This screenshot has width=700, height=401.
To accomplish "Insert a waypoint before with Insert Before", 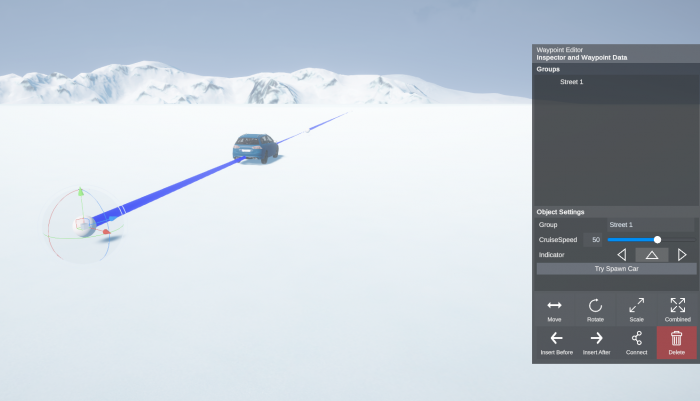I will pyautogui.click(x=556, y=342).
